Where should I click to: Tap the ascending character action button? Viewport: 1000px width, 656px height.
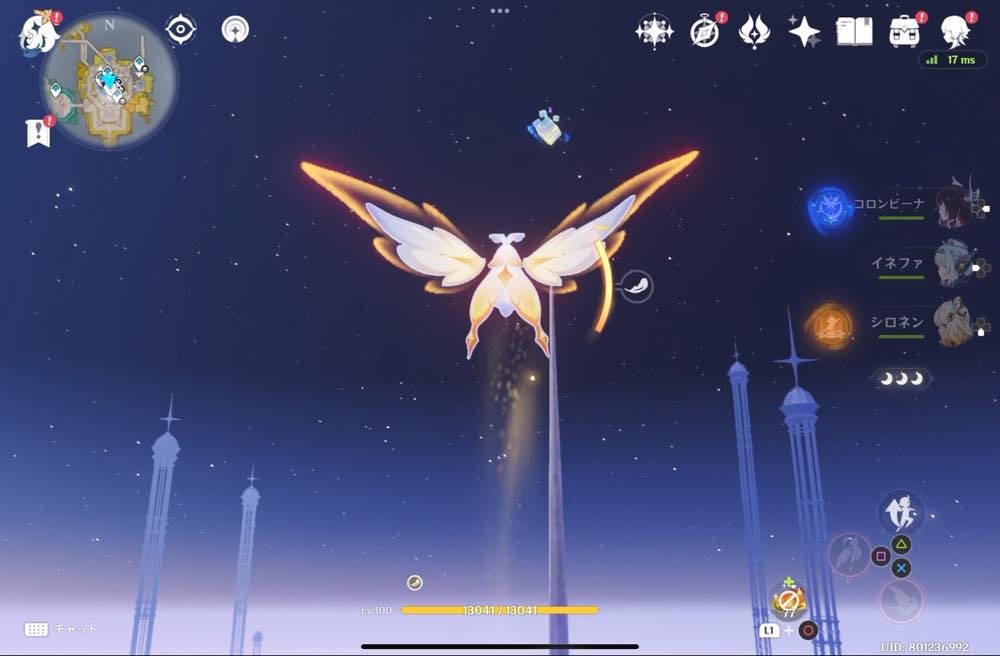[x=900, y=512]
